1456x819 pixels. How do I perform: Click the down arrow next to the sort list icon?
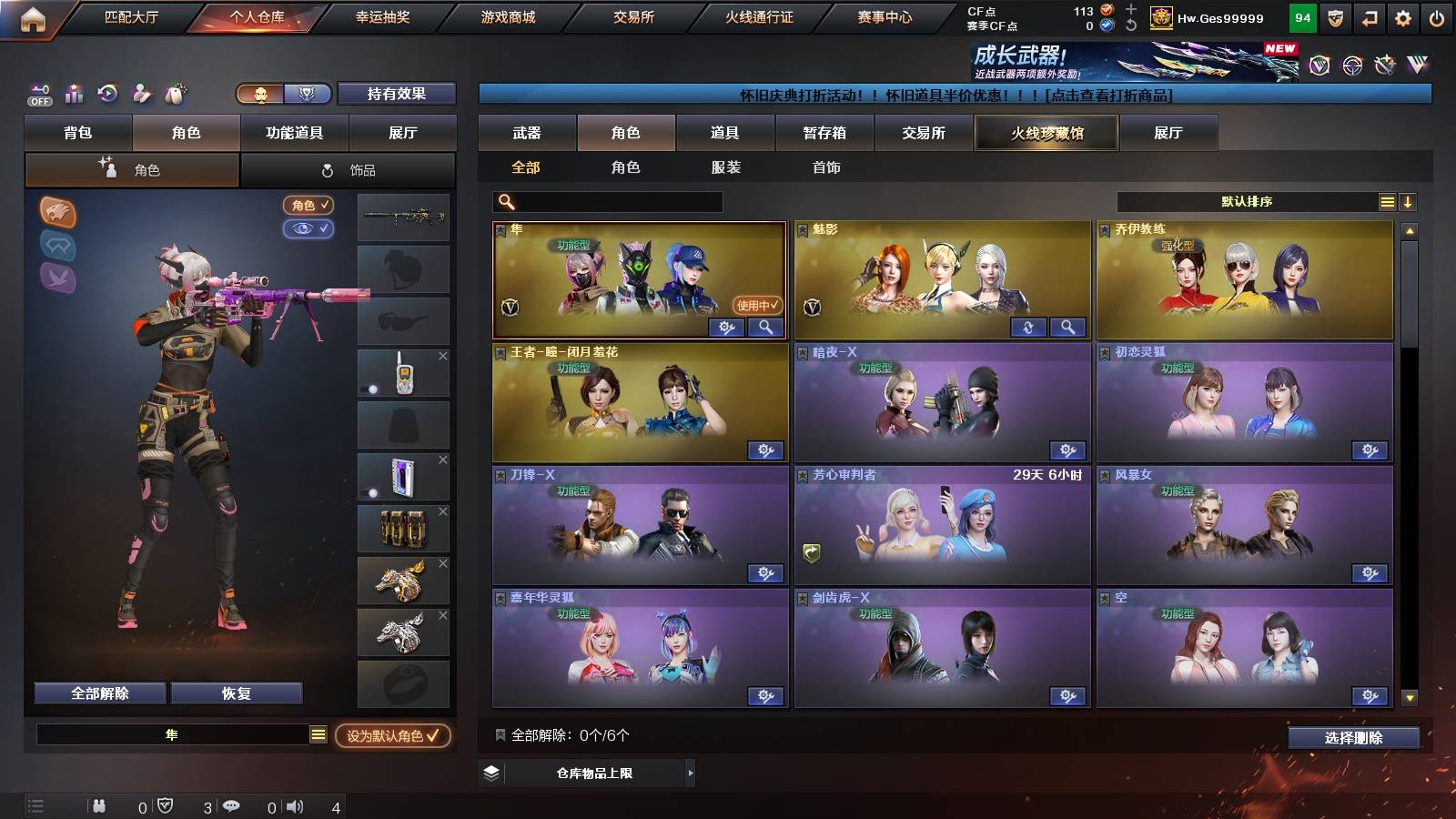[x=1409, y=201]
